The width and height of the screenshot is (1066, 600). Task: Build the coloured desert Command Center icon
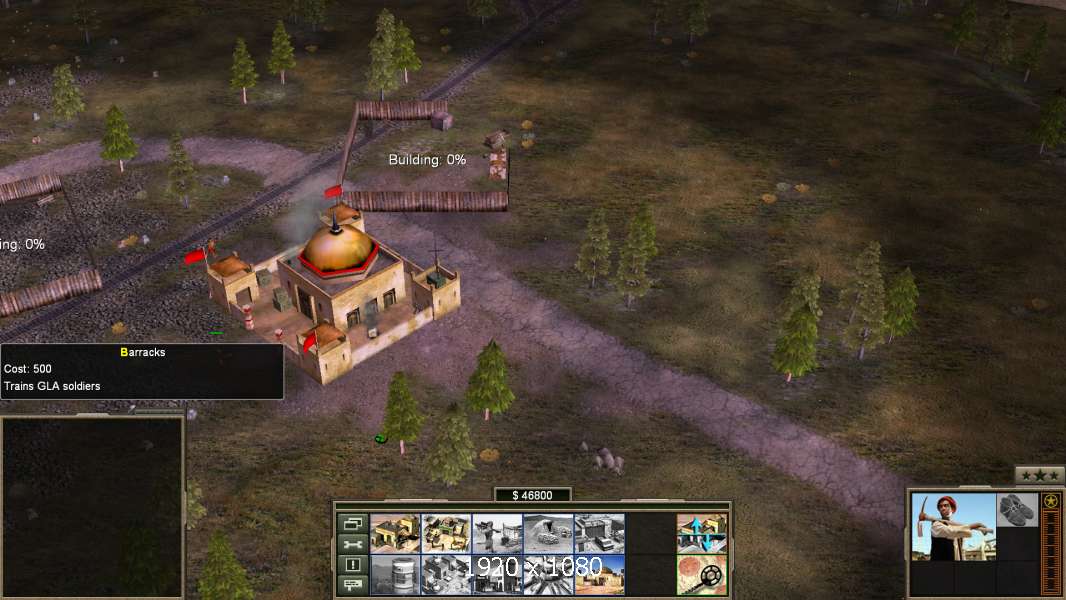click(x=599, y=574)
